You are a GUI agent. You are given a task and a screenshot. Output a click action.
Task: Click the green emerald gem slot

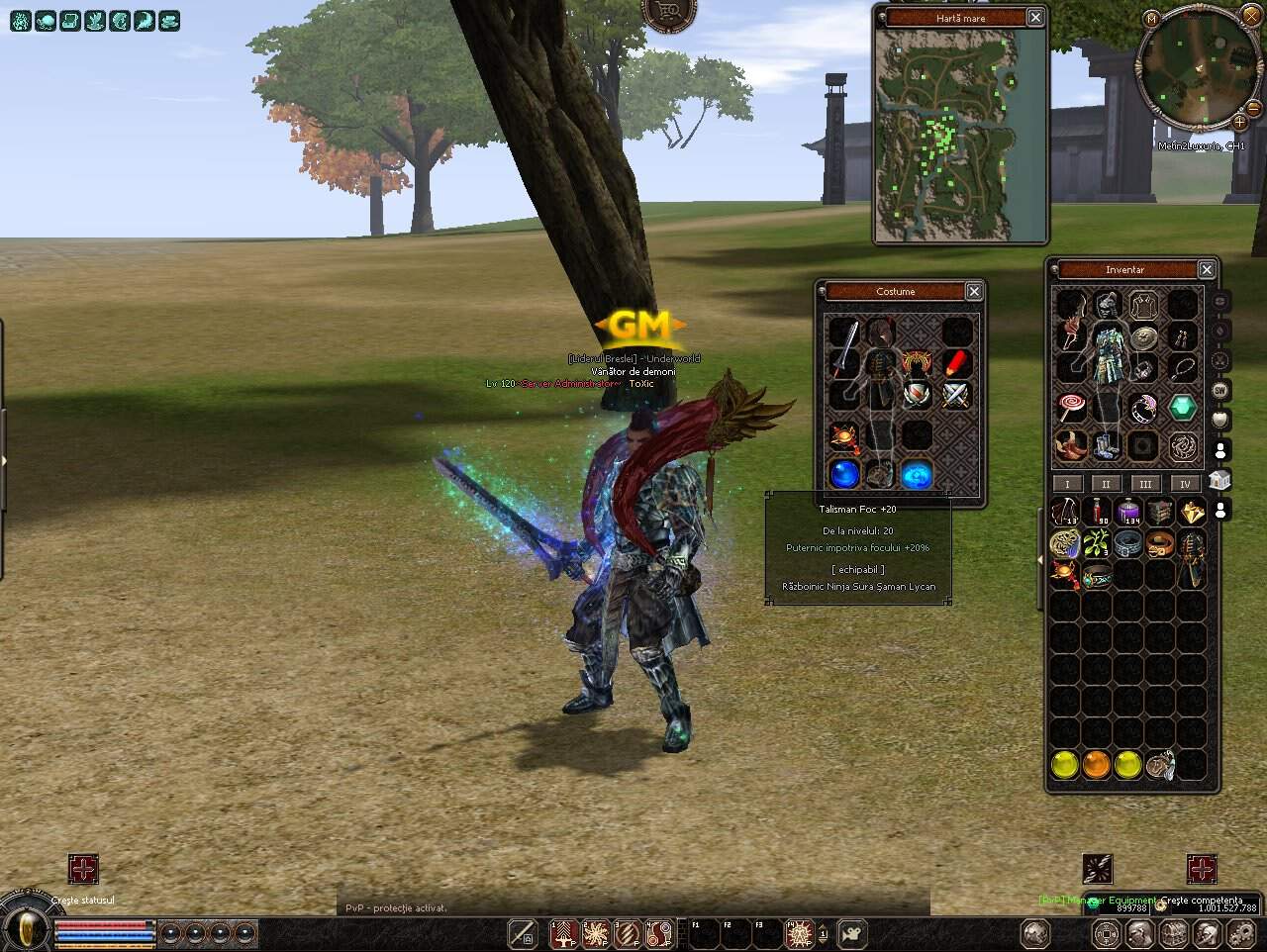pyautogui.click(x=1183, y=407)
